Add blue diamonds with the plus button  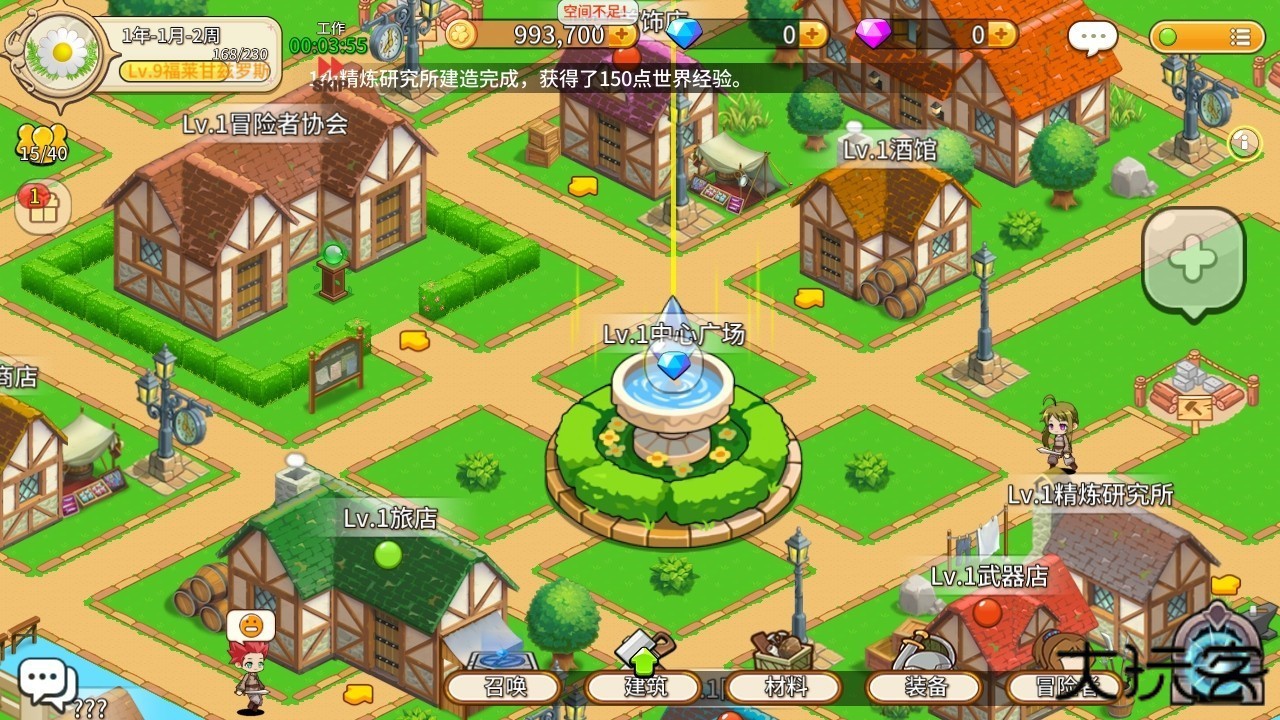(x=812, y=35)
